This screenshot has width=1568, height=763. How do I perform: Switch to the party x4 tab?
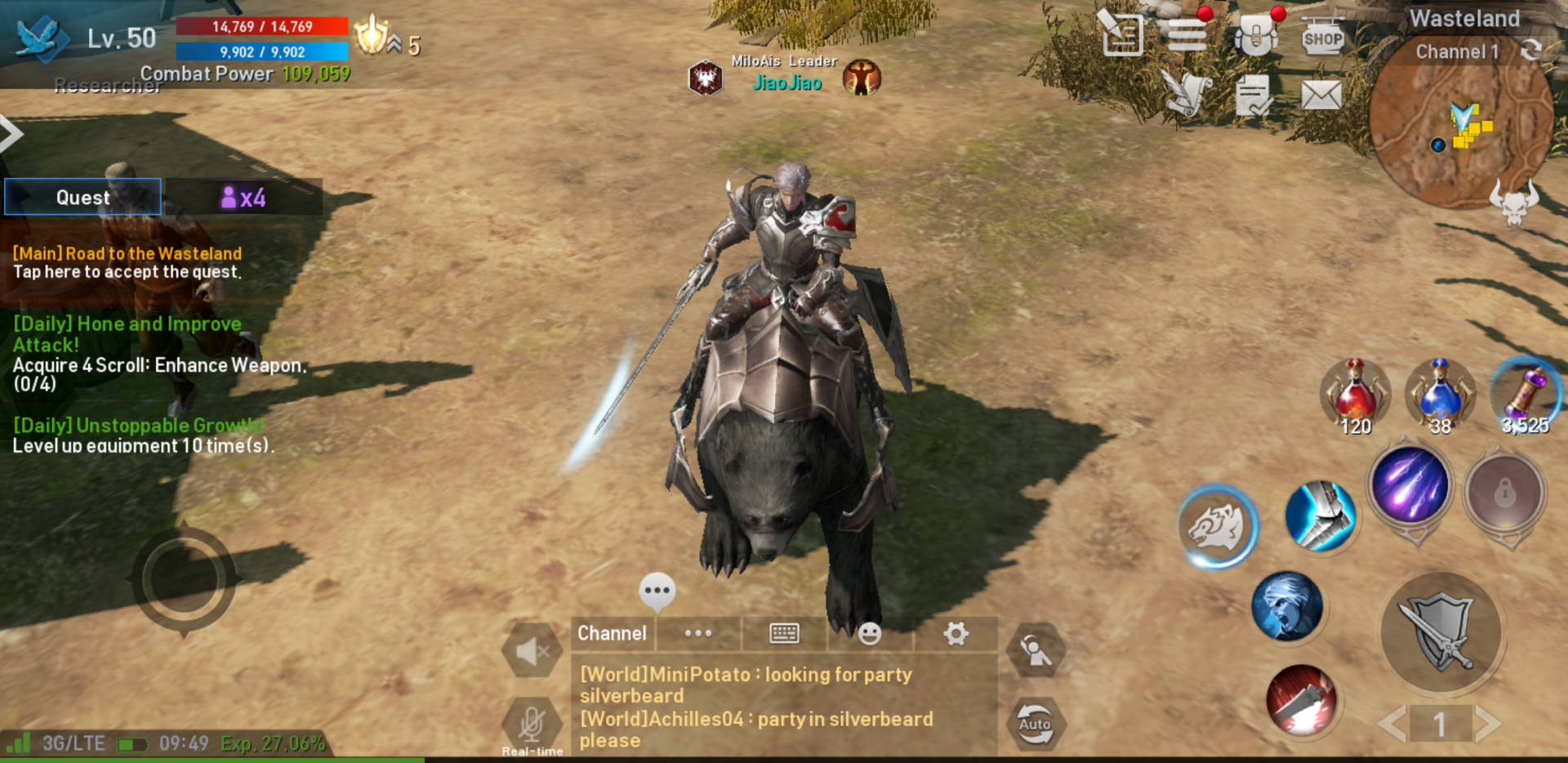click(x=243, y=198)
